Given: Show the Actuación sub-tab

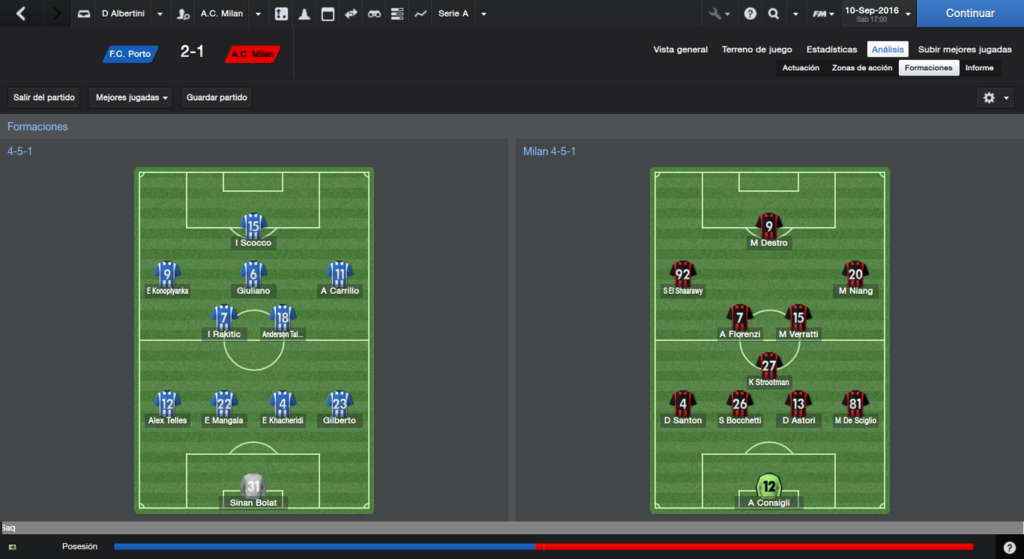Looking at the screenshot, I should (x=800, y=68).
